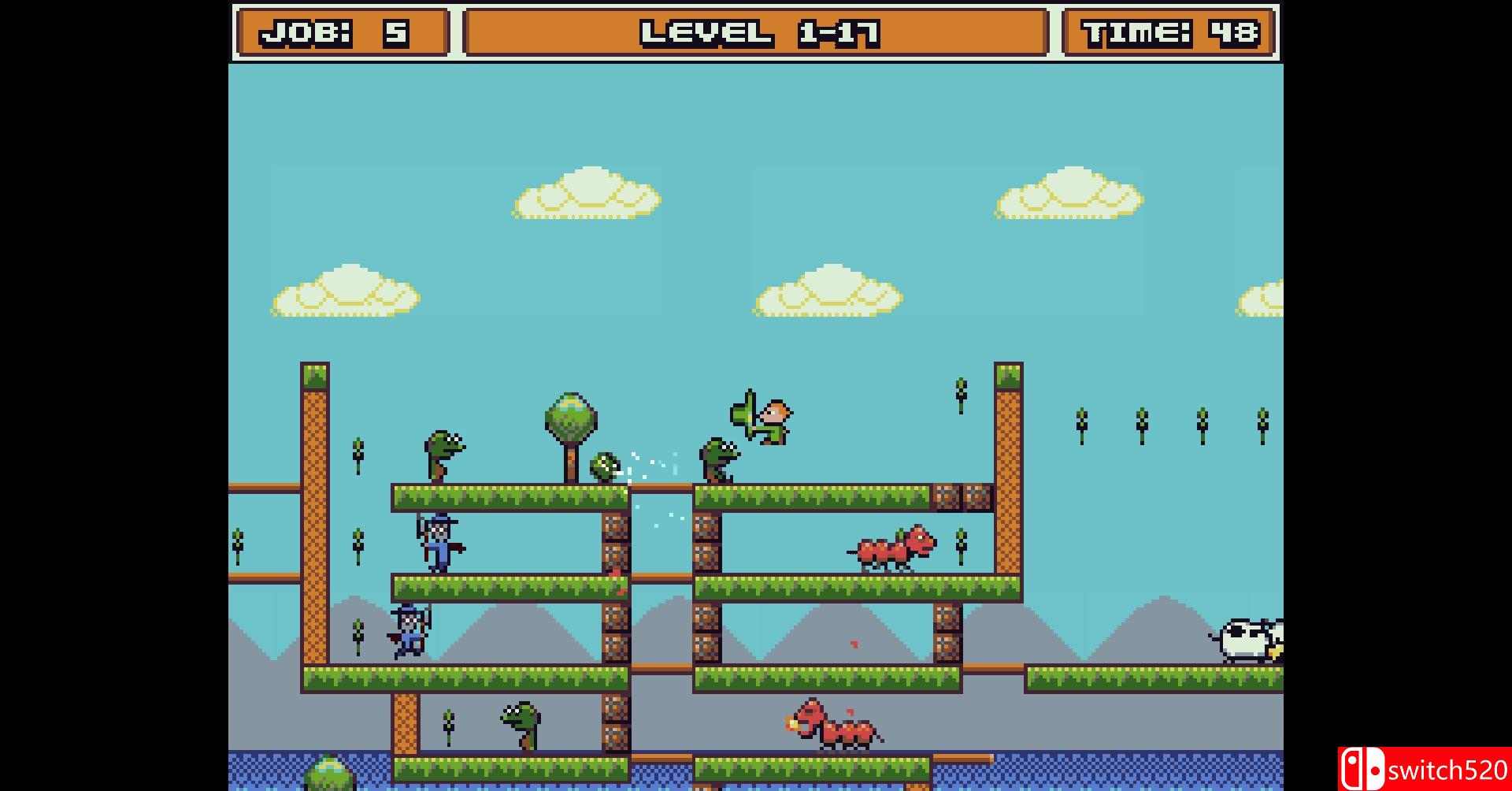The width and height of the screenshot is (1512, 791).
Task: Click the JOB counter showing 5
Action: pos(341,32)
